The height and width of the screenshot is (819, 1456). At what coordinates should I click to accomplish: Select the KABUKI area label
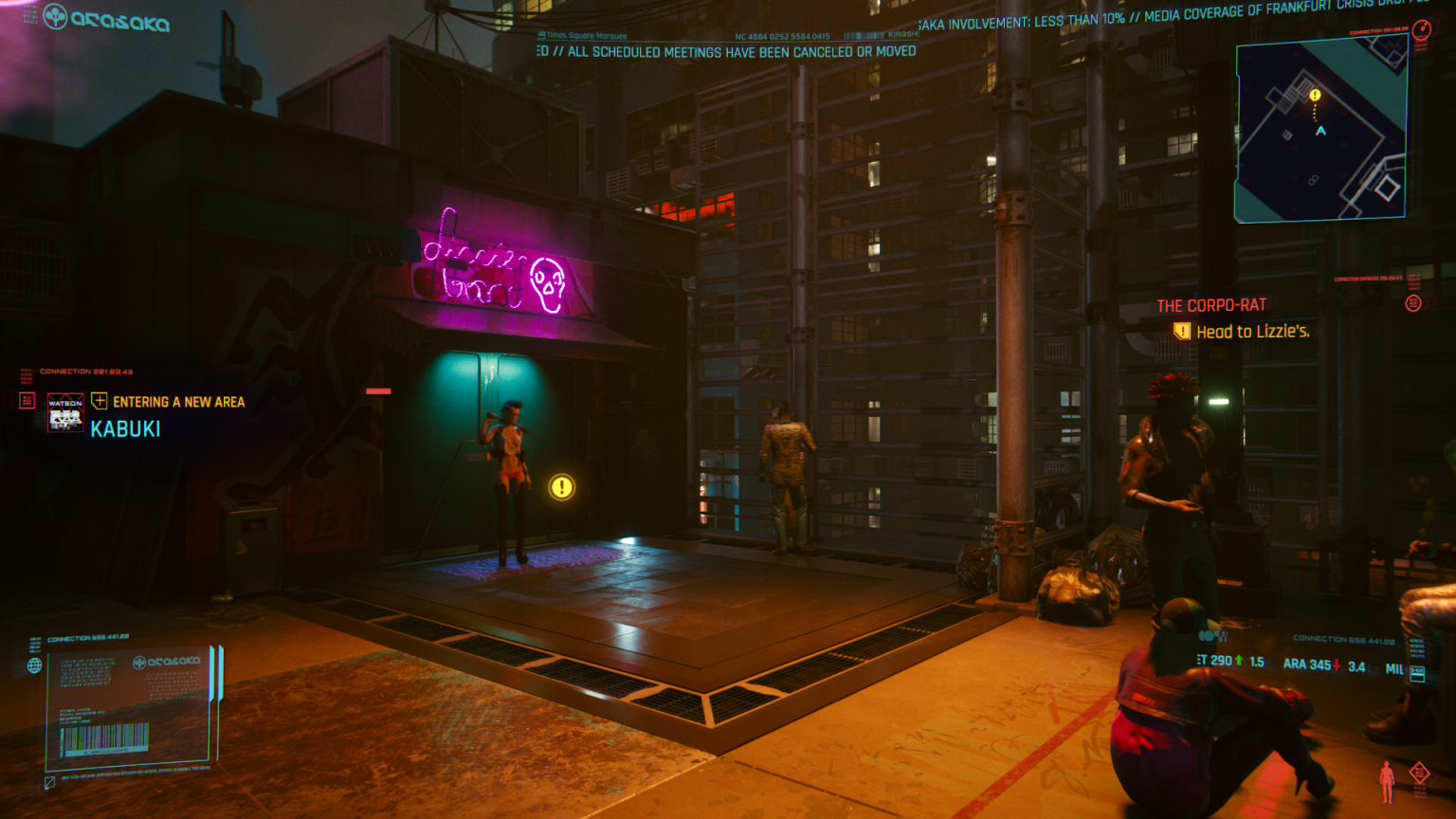point(125,428)
